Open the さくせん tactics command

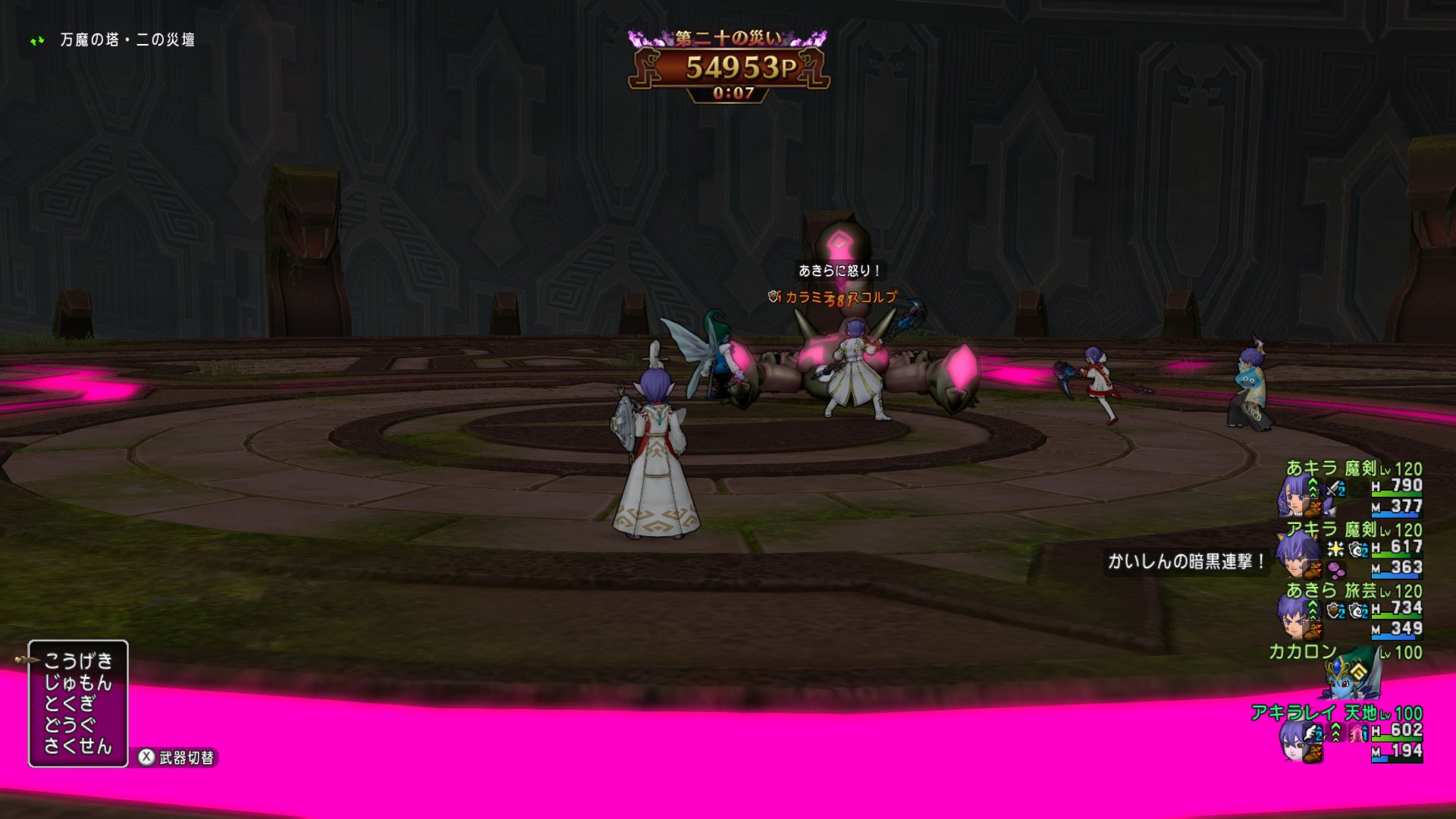78,746
